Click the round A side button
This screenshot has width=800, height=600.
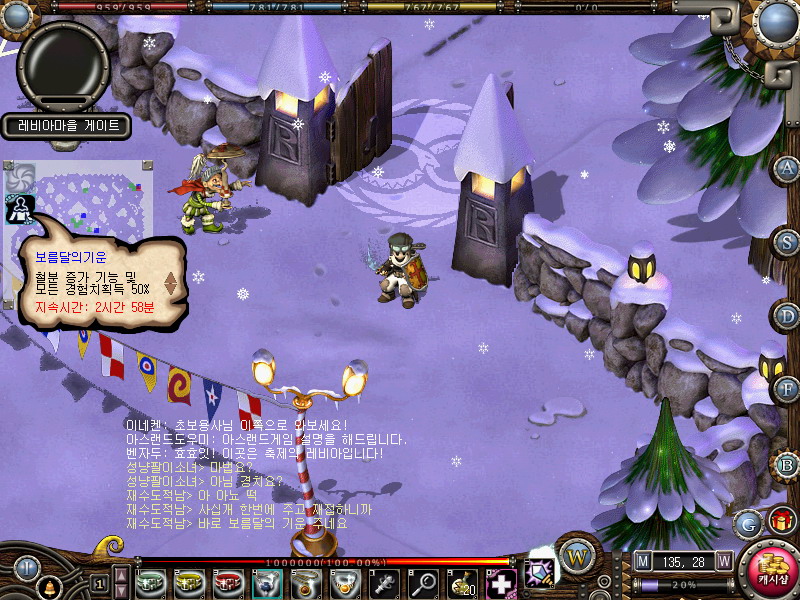[x=788, y=167]
